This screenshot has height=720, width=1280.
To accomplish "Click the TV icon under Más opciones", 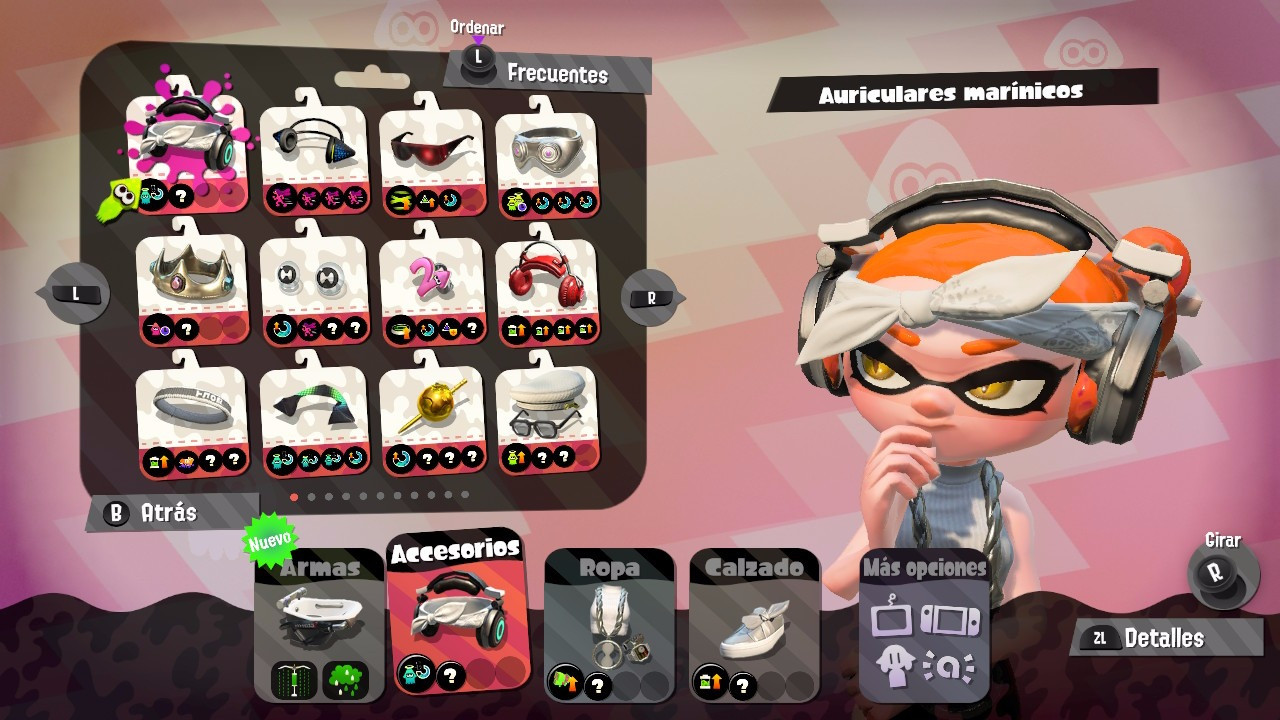I will pos(892,618).
